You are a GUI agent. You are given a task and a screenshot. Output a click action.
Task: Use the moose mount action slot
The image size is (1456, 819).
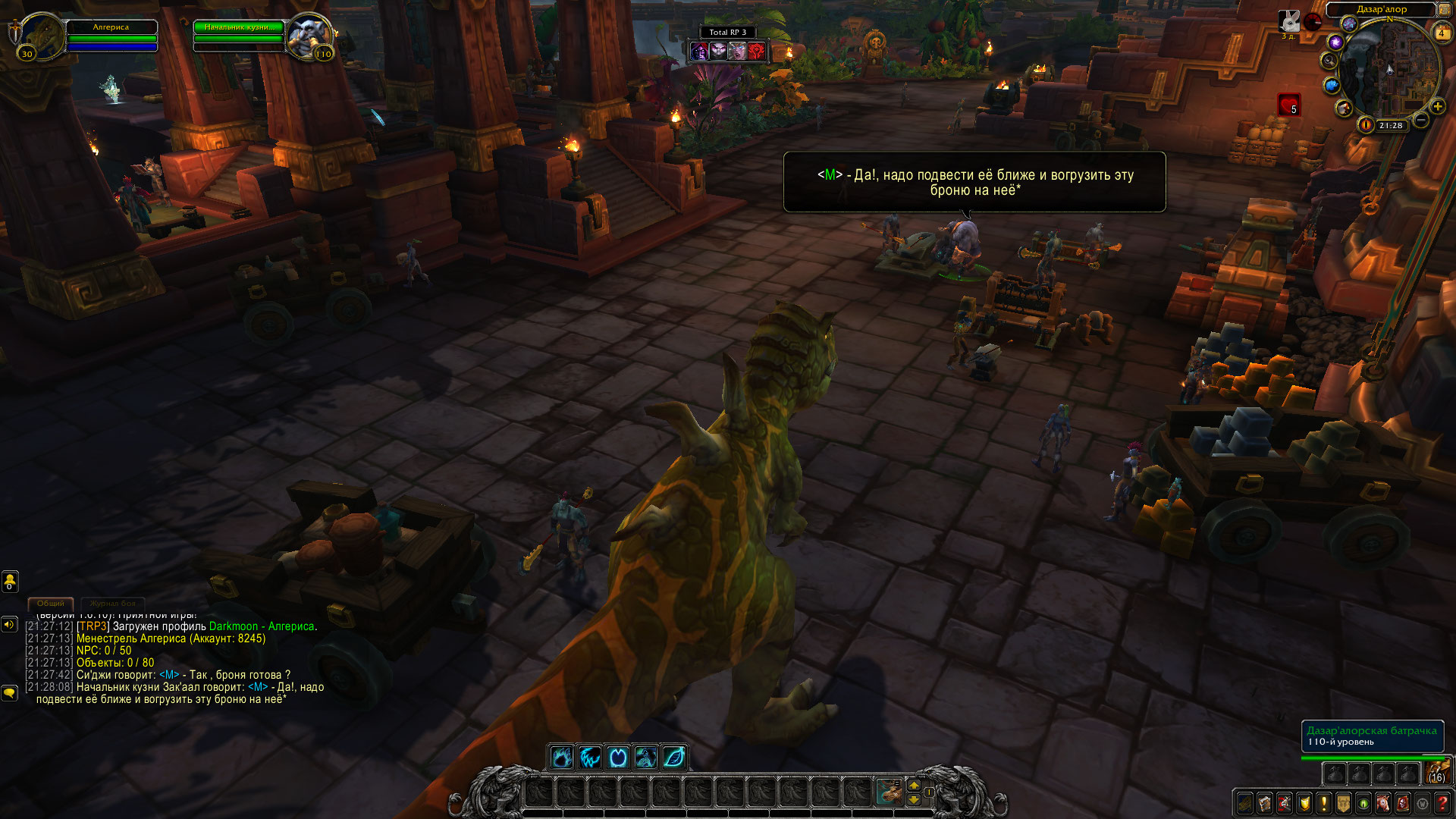[x=888, y=792]
